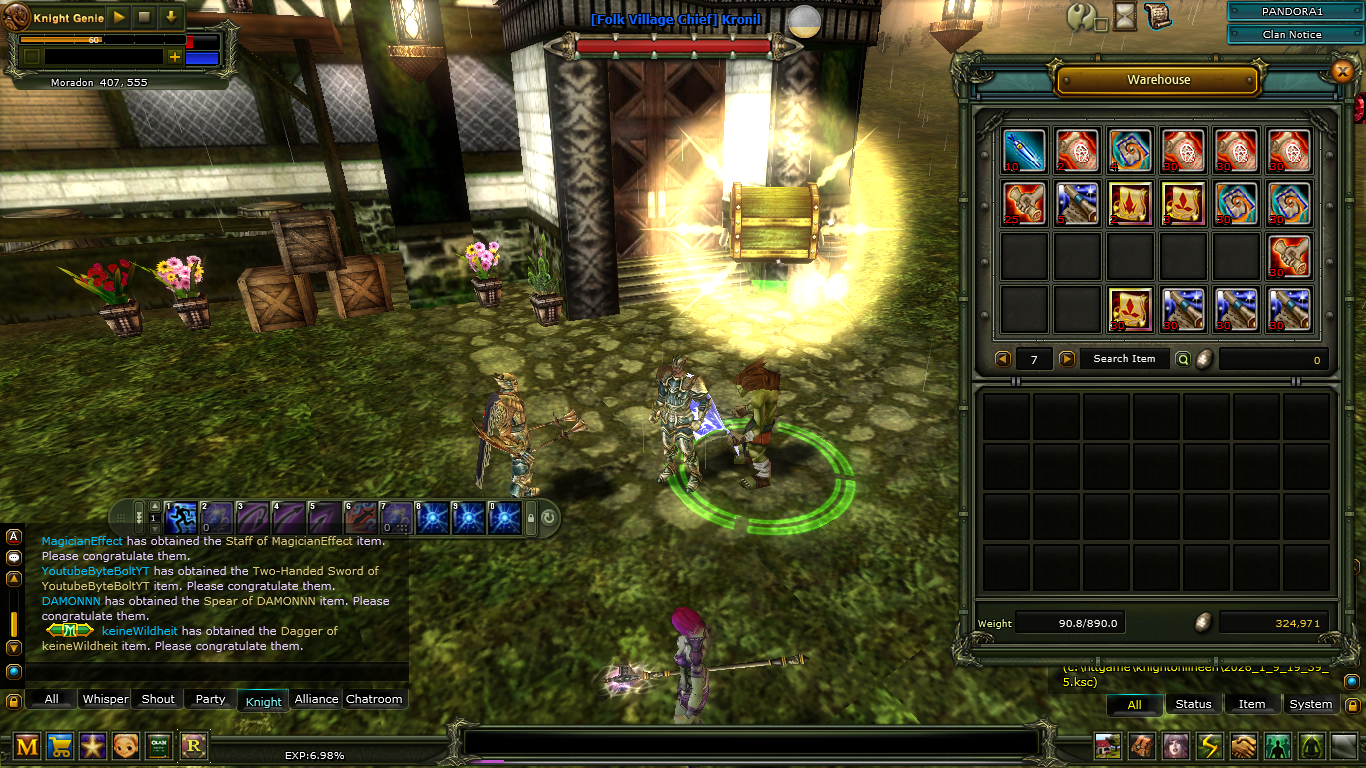Open the shopping cart store icon
Viewport: 1366px width, 768px height.
pos(59,745)
